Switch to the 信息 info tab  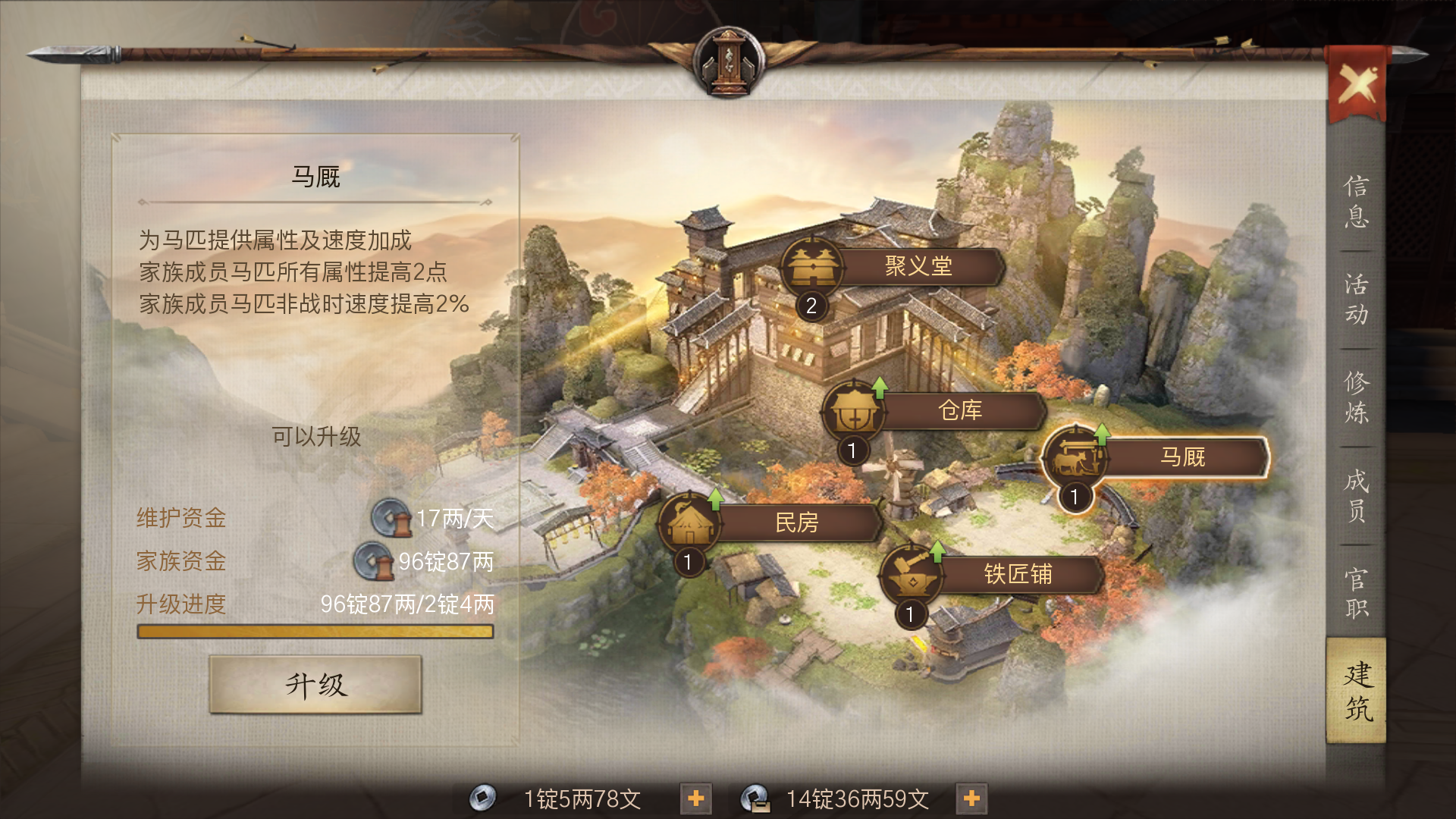(1356, 202)
